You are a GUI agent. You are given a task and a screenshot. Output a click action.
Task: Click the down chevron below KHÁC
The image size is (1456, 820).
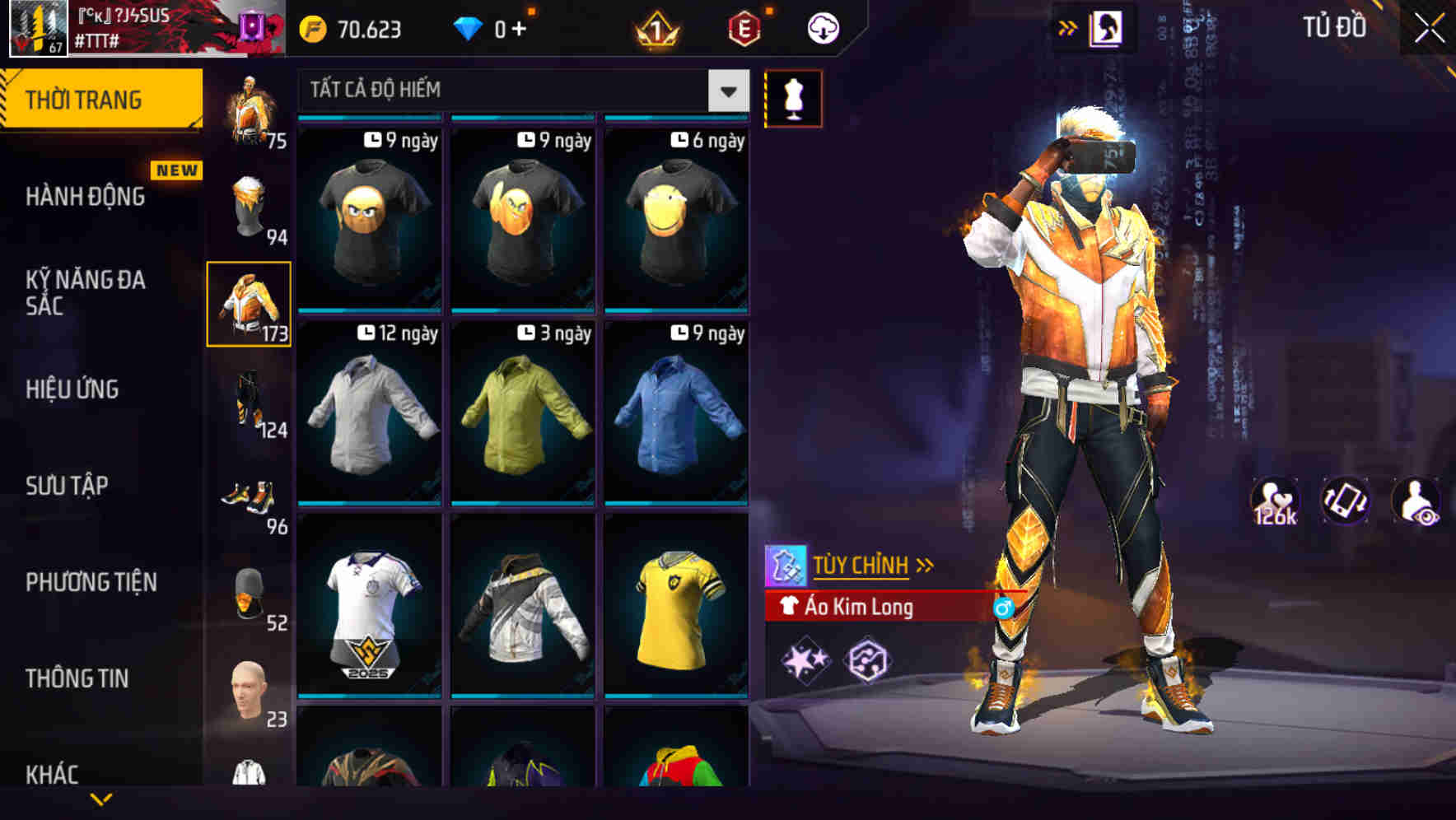100,799
